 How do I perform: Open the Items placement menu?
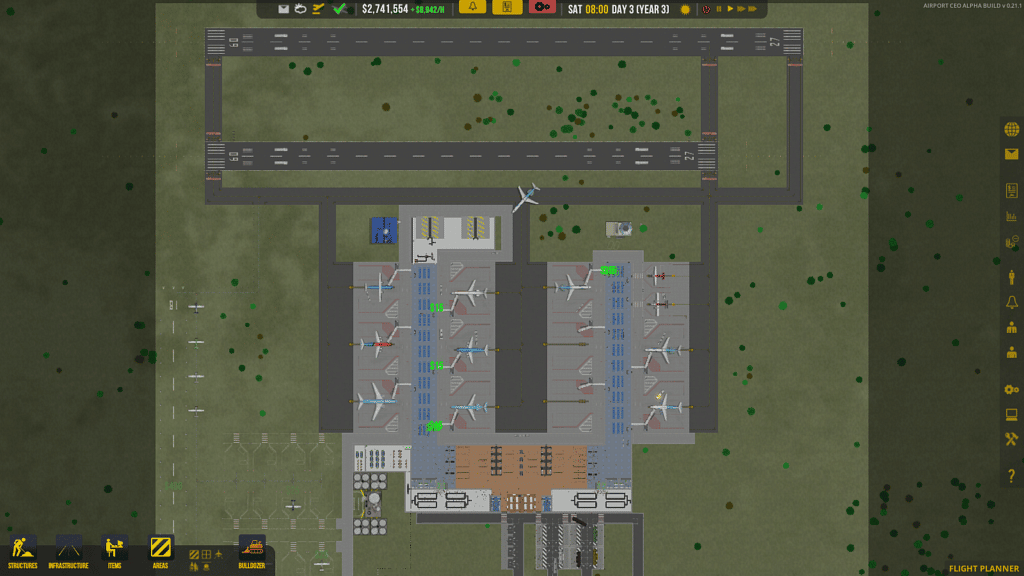tap(115, 550)
